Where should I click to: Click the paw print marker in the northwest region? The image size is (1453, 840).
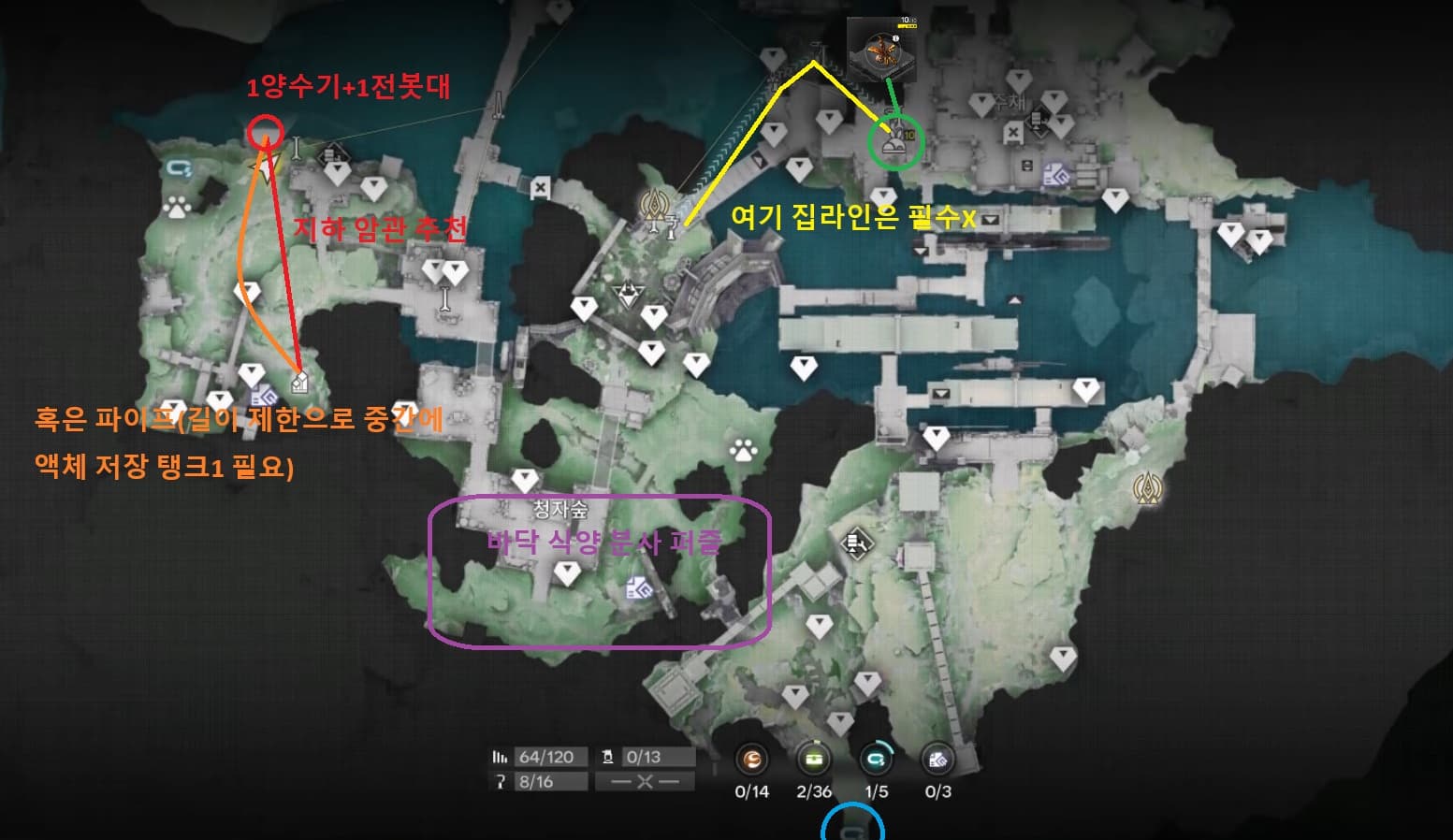point(176,208)
